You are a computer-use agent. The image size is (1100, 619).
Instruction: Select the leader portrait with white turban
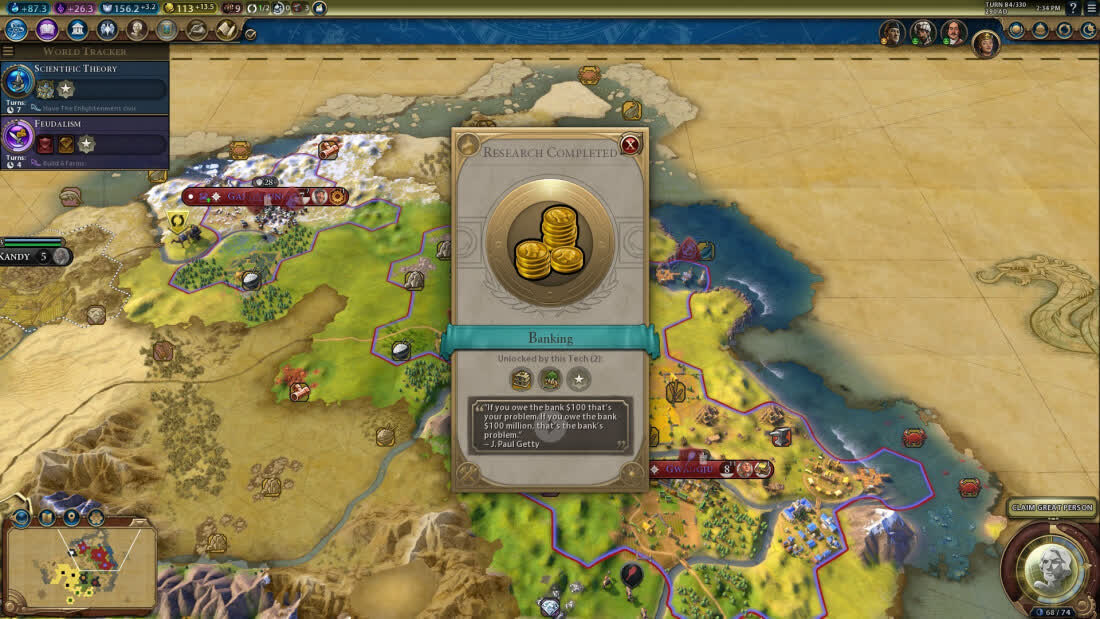[923, 33]
